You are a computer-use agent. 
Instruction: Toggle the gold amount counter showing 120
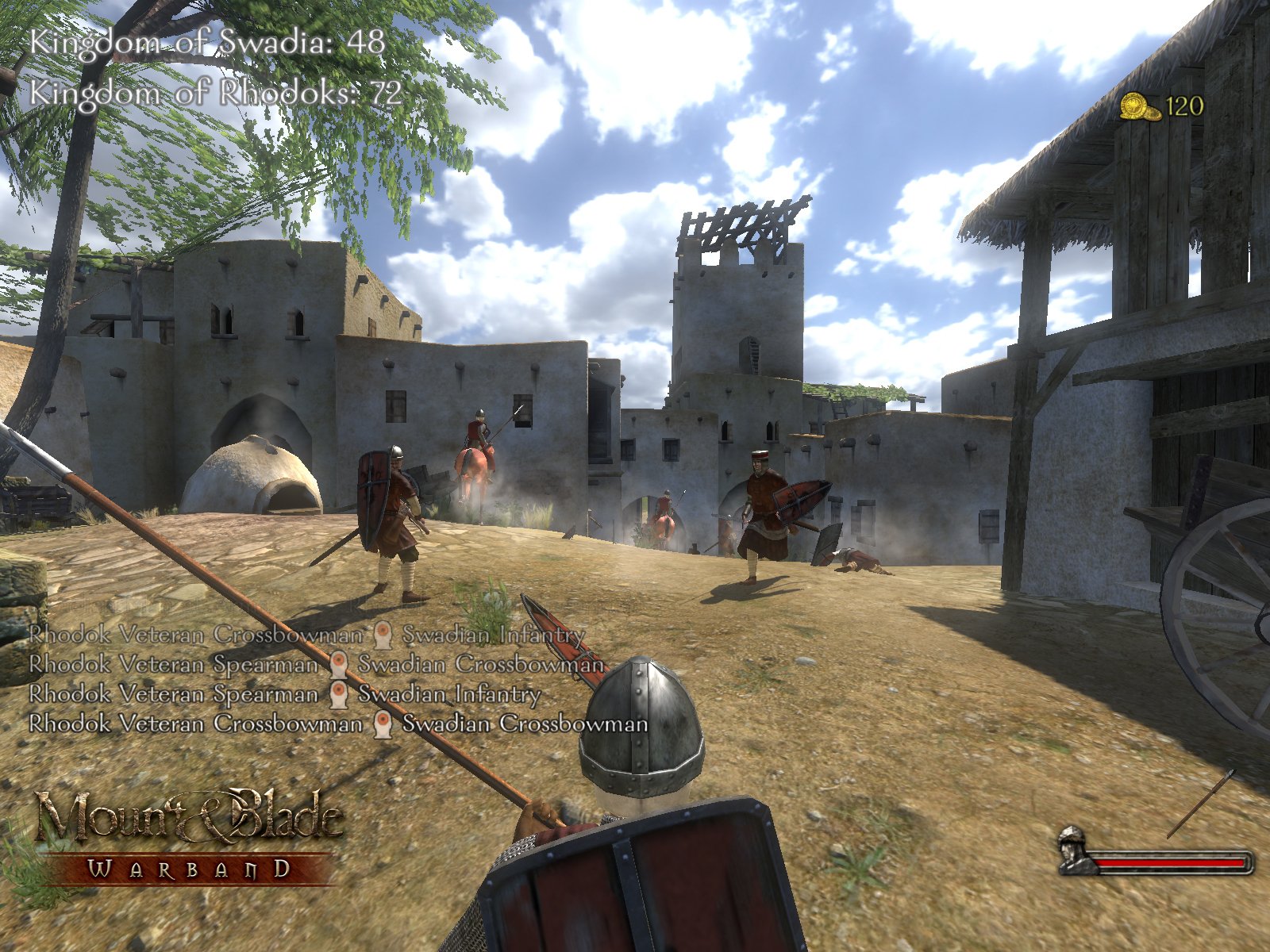[1183, 104]
